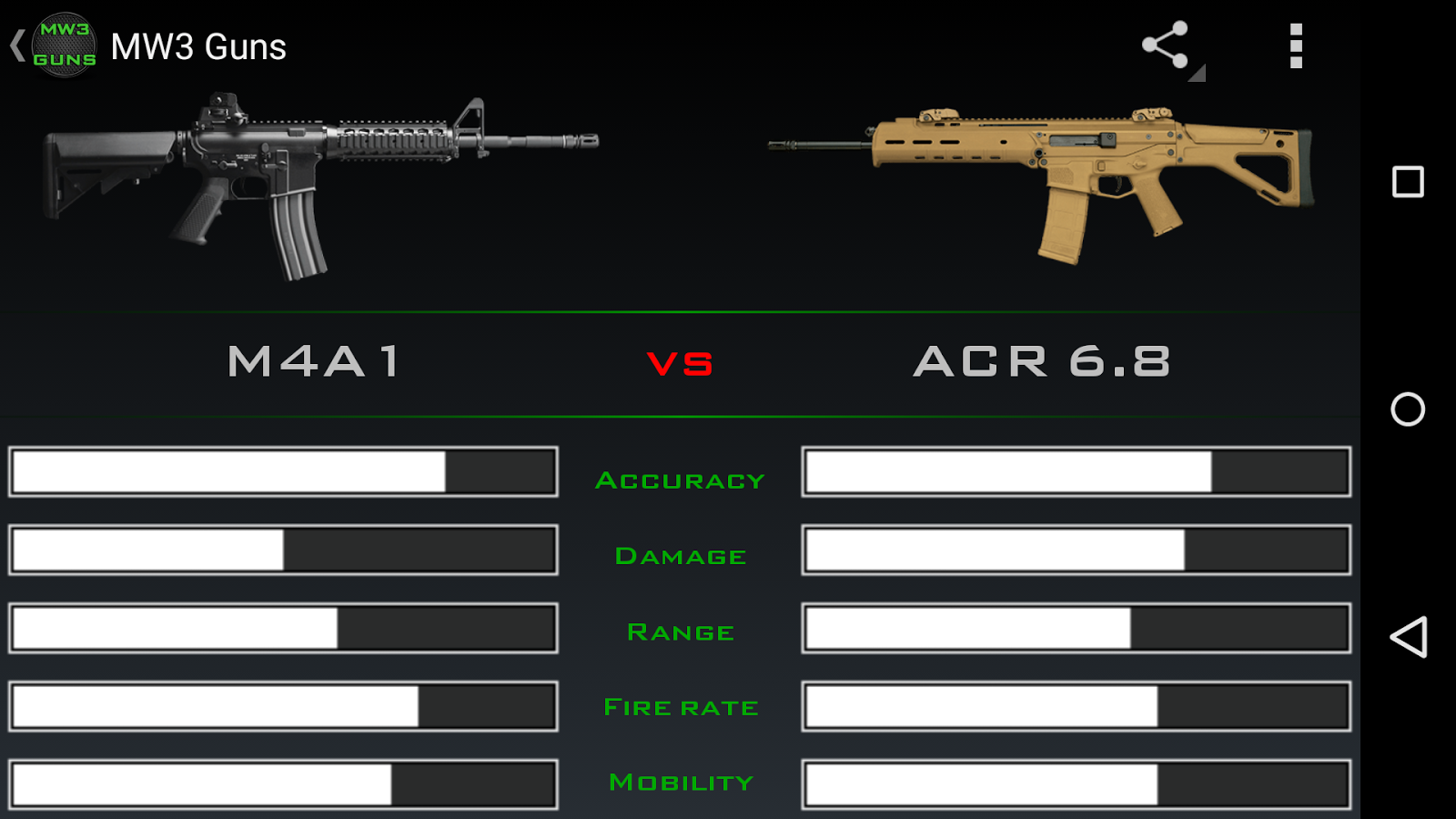Tap the Android Recents square button

(x=1407, y=182)
